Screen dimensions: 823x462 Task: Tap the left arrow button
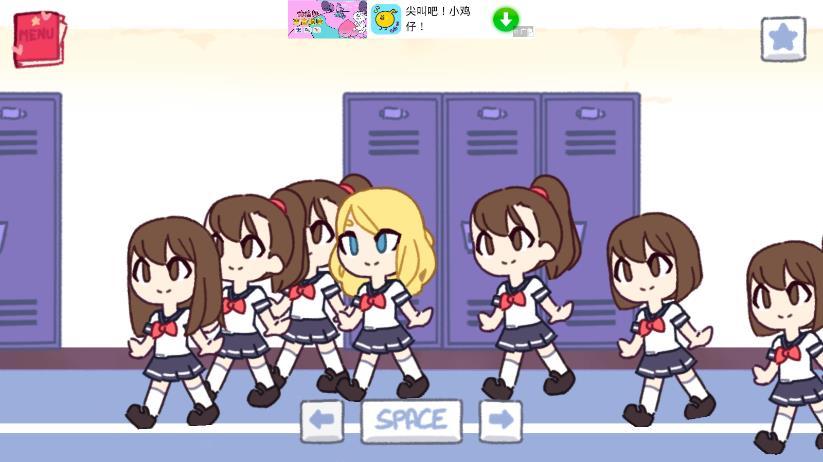pyautogui.click(x=322, y=421)
